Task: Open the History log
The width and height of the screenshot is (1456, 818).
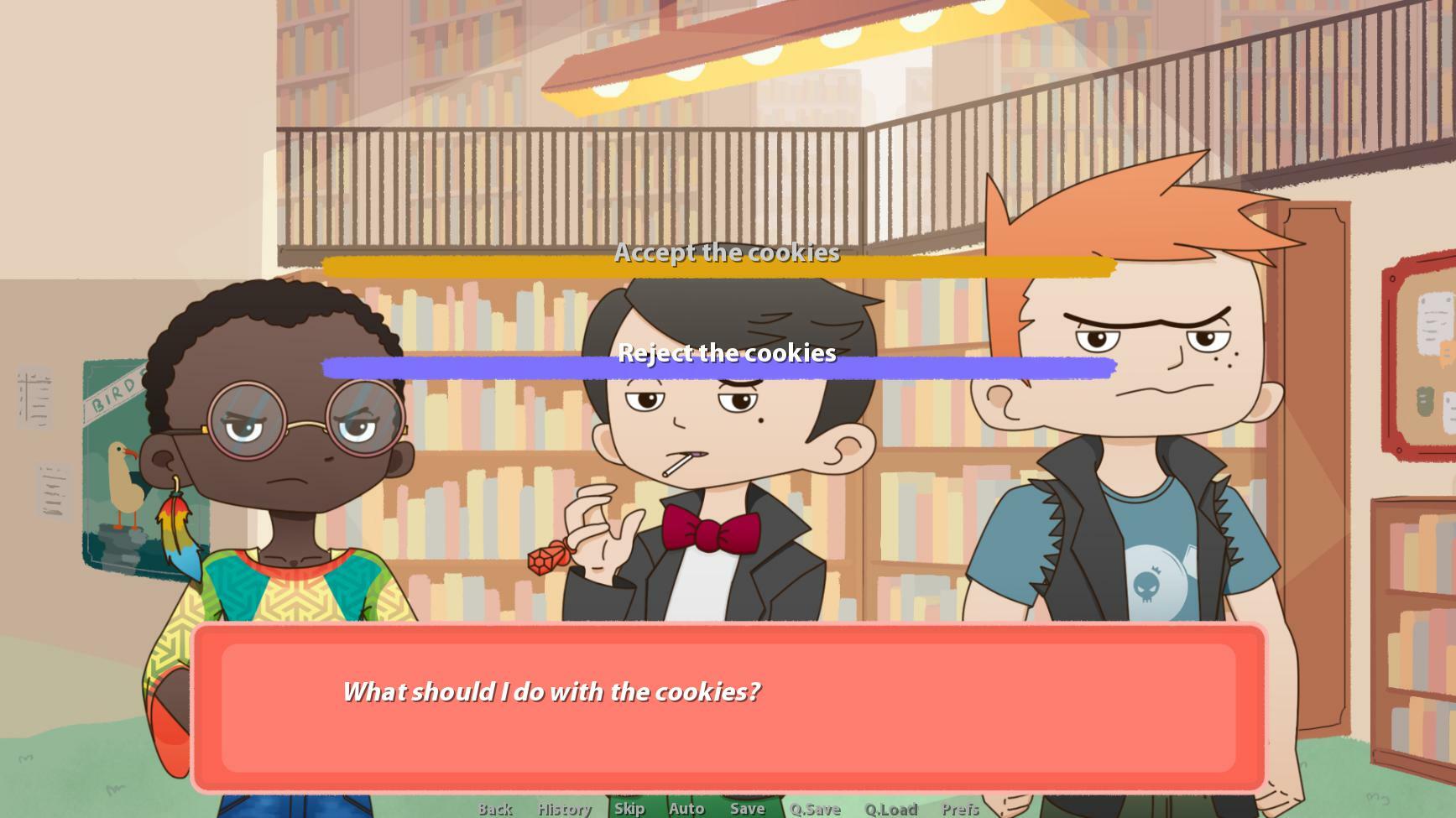Action: [x=564, y=809]
